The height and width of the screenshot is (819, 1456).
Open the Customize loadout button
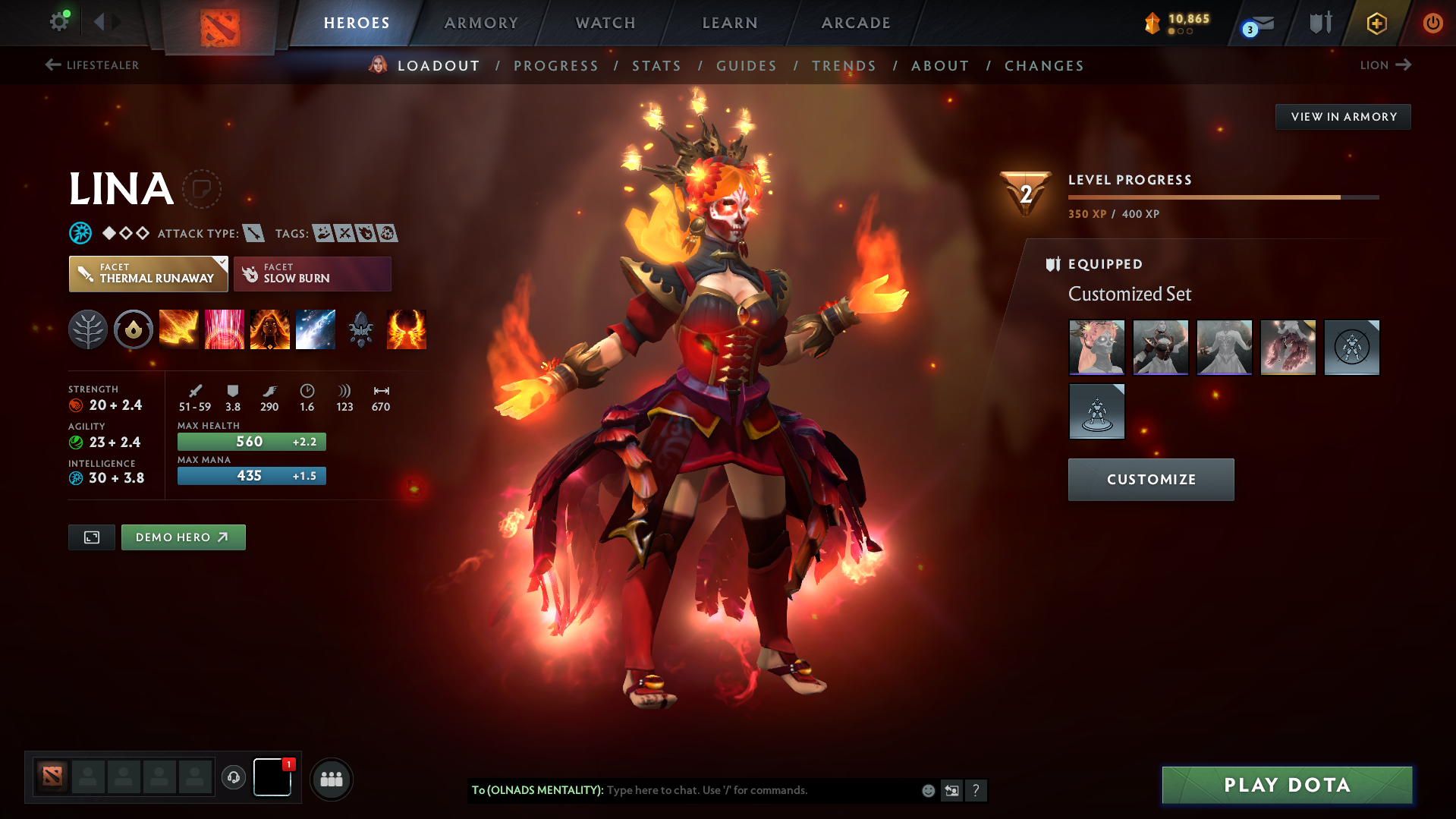(x=1151, y=480)
